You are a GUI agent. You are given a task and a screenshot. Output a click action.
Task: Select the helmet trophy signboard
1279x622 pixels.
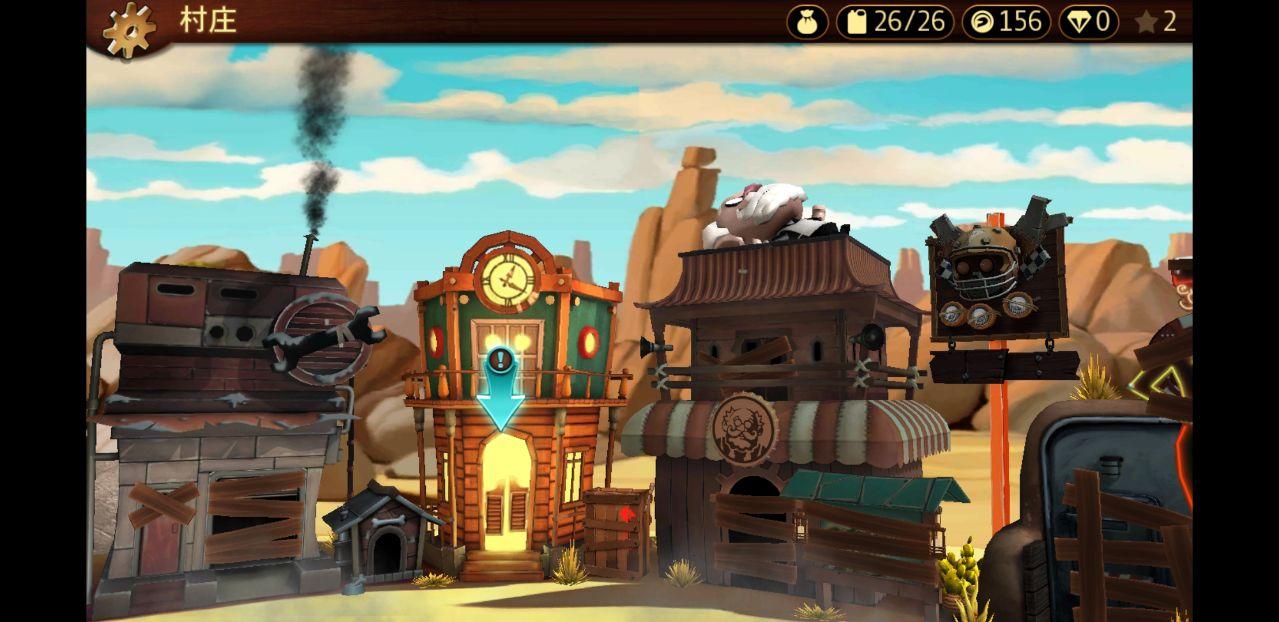997,280
